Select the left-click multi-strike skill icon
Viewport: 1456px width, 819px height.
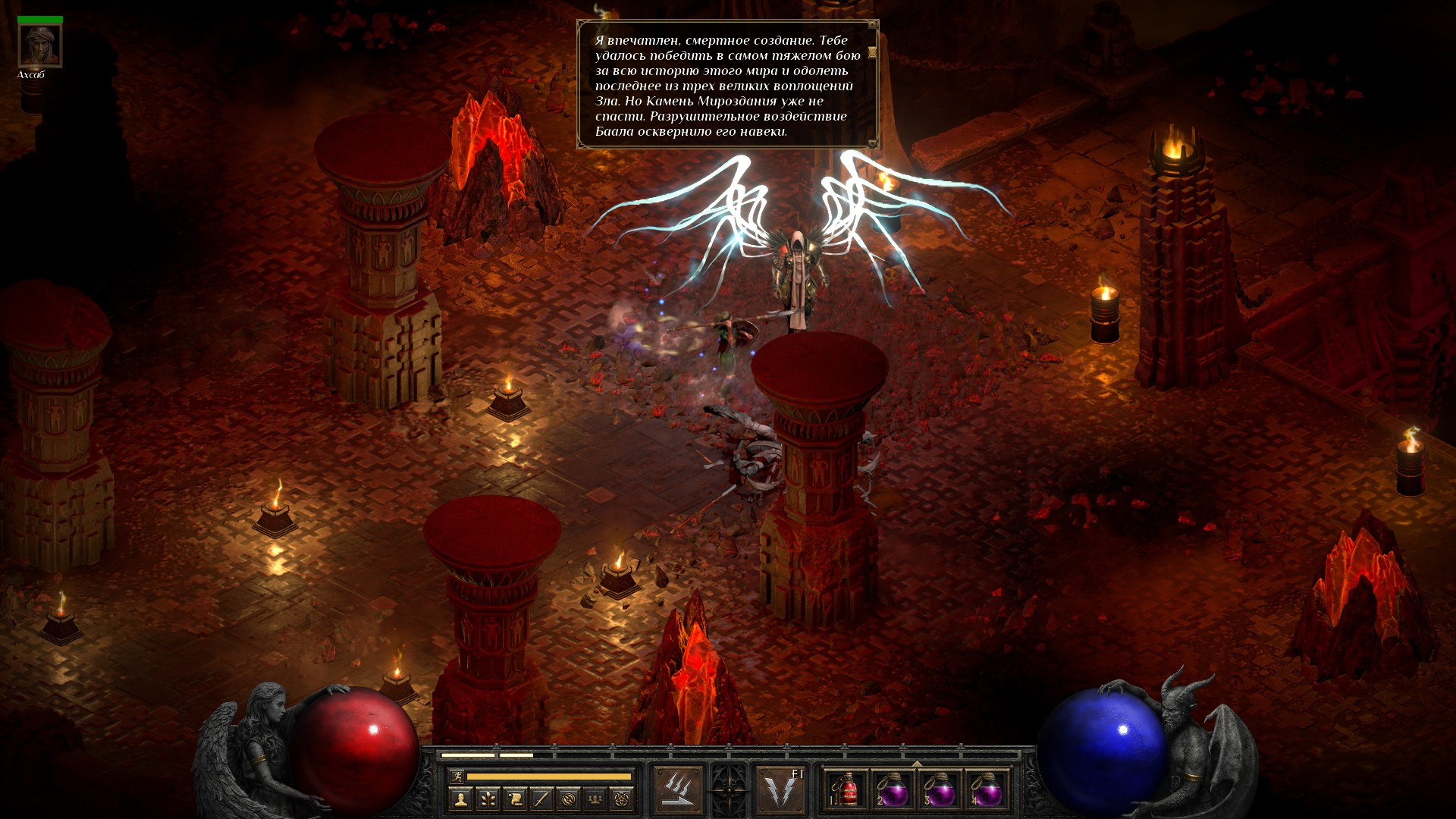click(678, 790)
